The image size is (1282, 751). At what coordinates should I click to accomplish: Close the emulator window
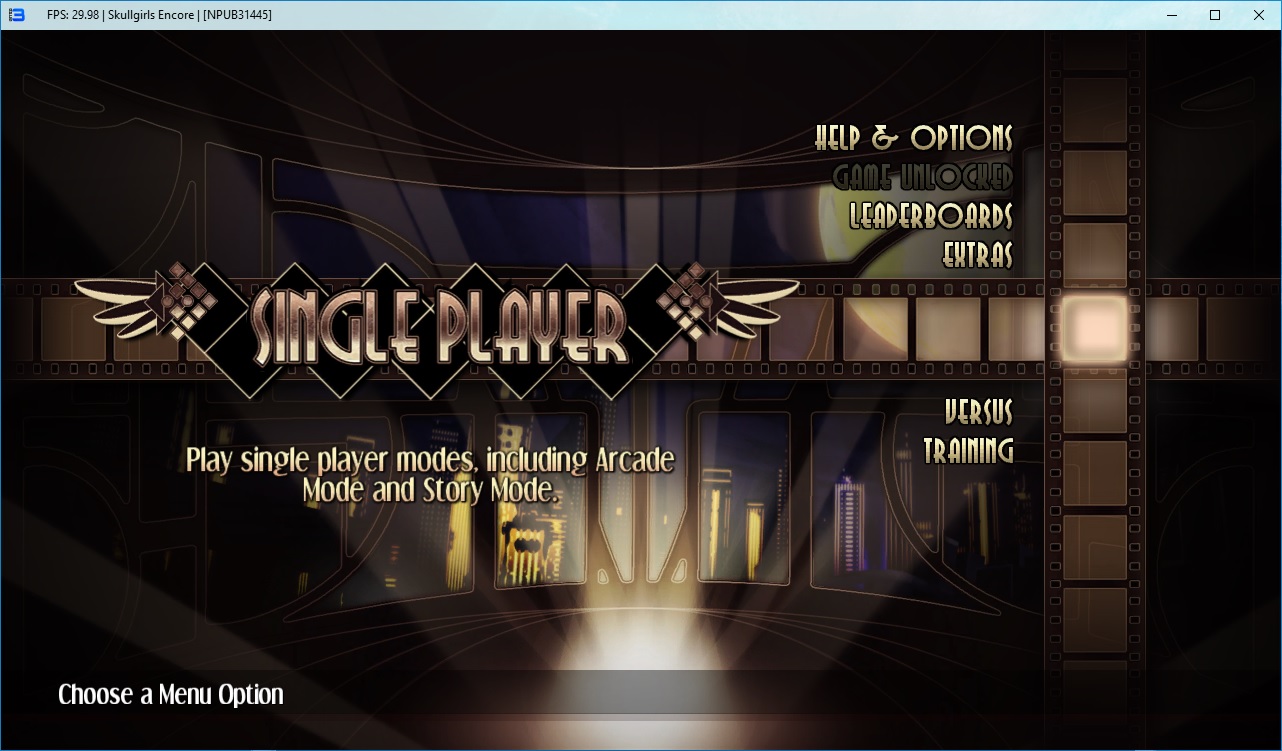coord(1258,15)
